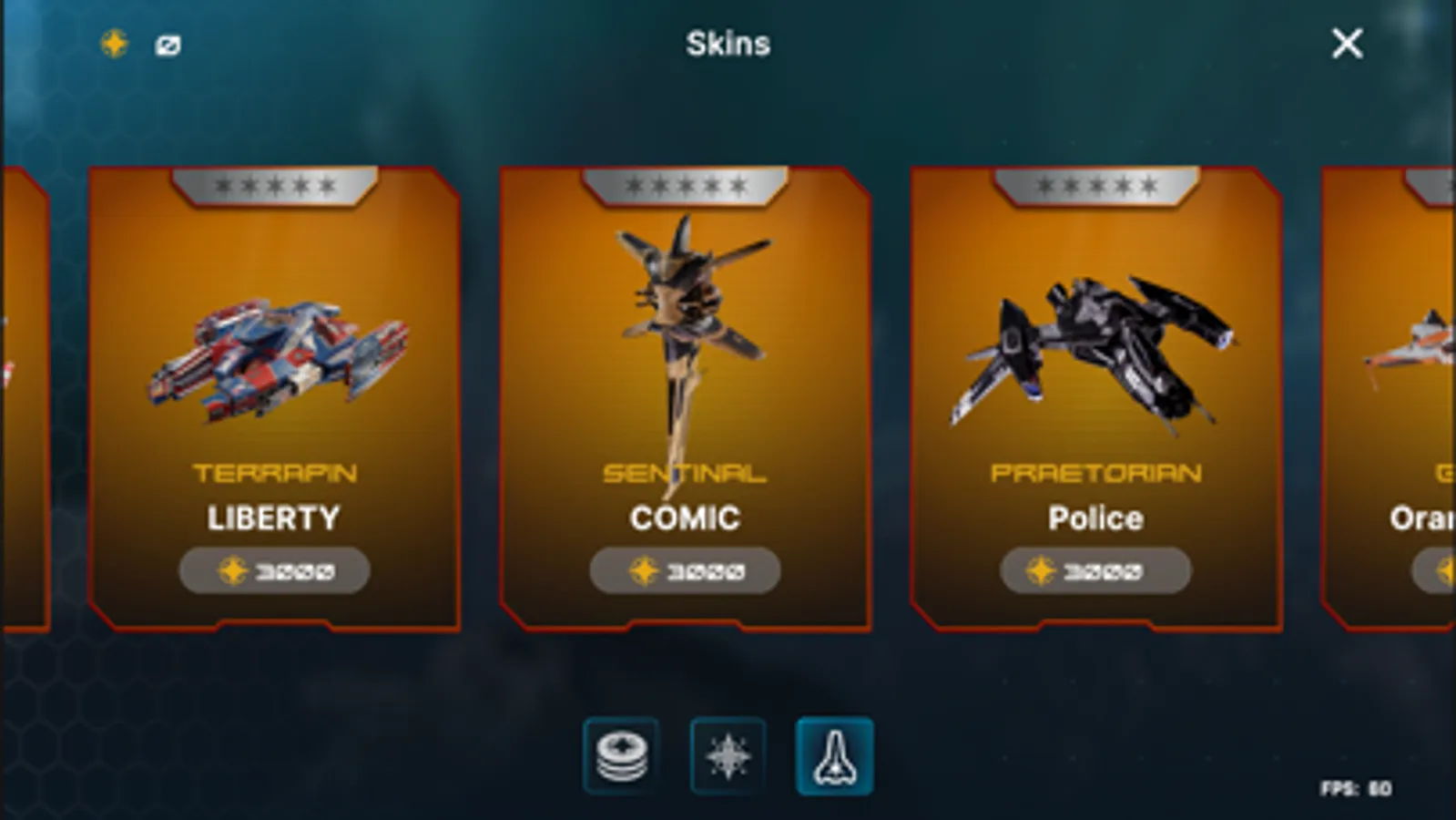Viewport: 1456px width, 820px height.
Task: Open the star insignia tab at bottom
Action: click(728, 757)
